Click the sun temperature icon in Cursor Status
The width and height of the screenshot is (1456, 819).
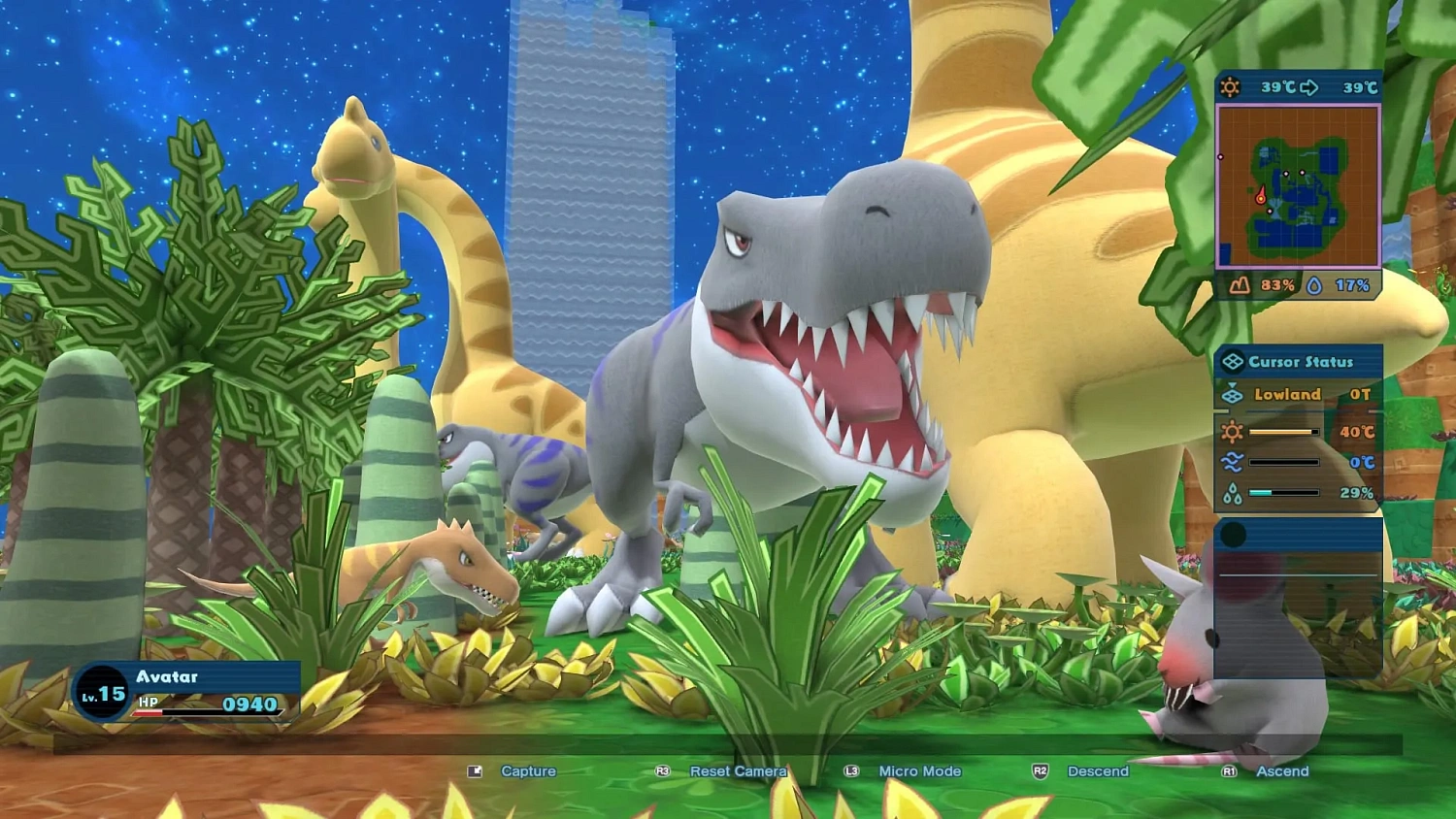click(x=1232, y=431)
